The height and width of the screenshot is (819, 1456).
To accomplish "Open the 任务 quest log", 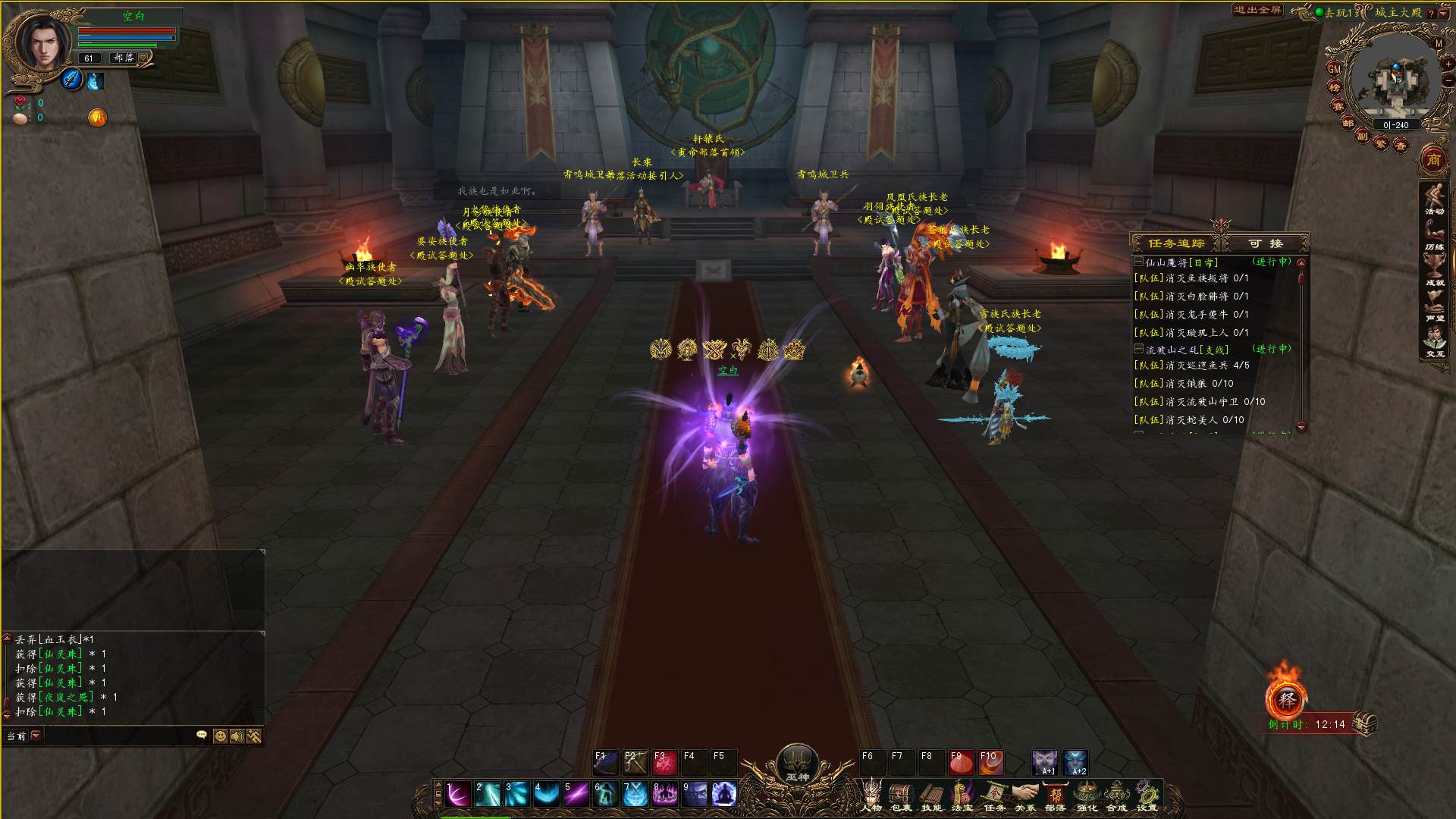I will point(994,795).
